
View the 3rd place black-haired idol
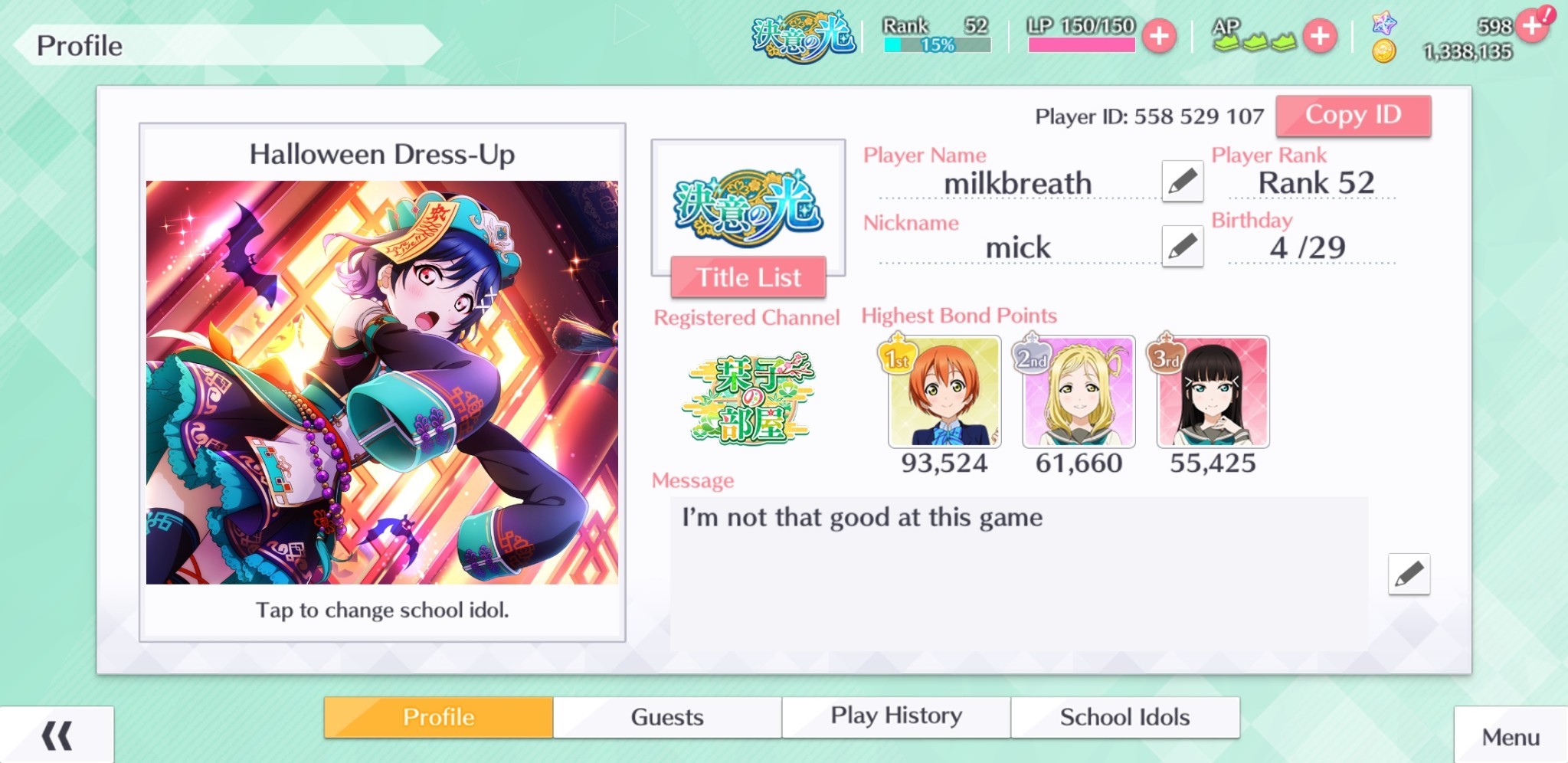coord(1213,391)
